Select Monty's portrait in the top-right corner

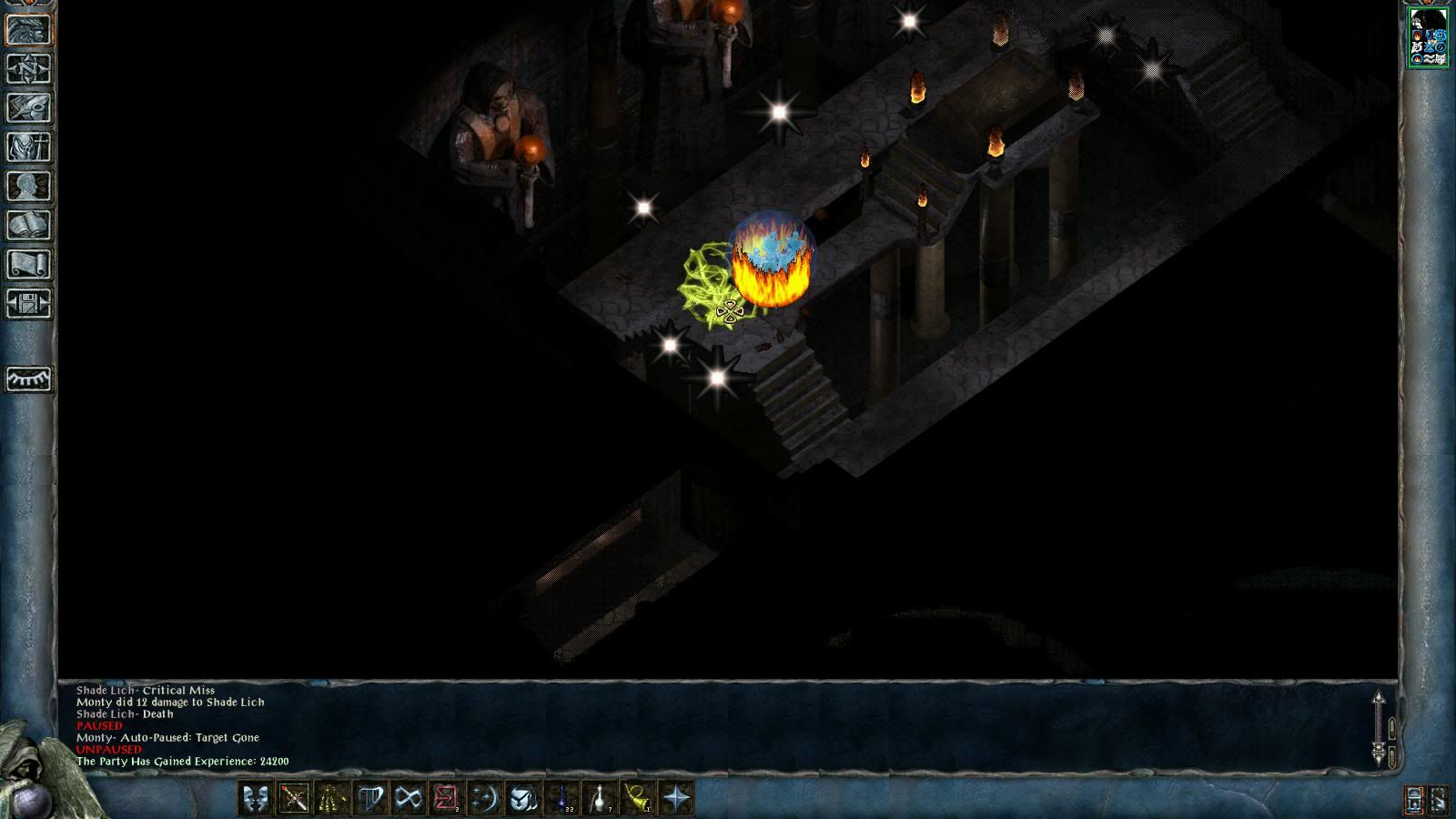pyautogui.click(x=1428, y=36)
